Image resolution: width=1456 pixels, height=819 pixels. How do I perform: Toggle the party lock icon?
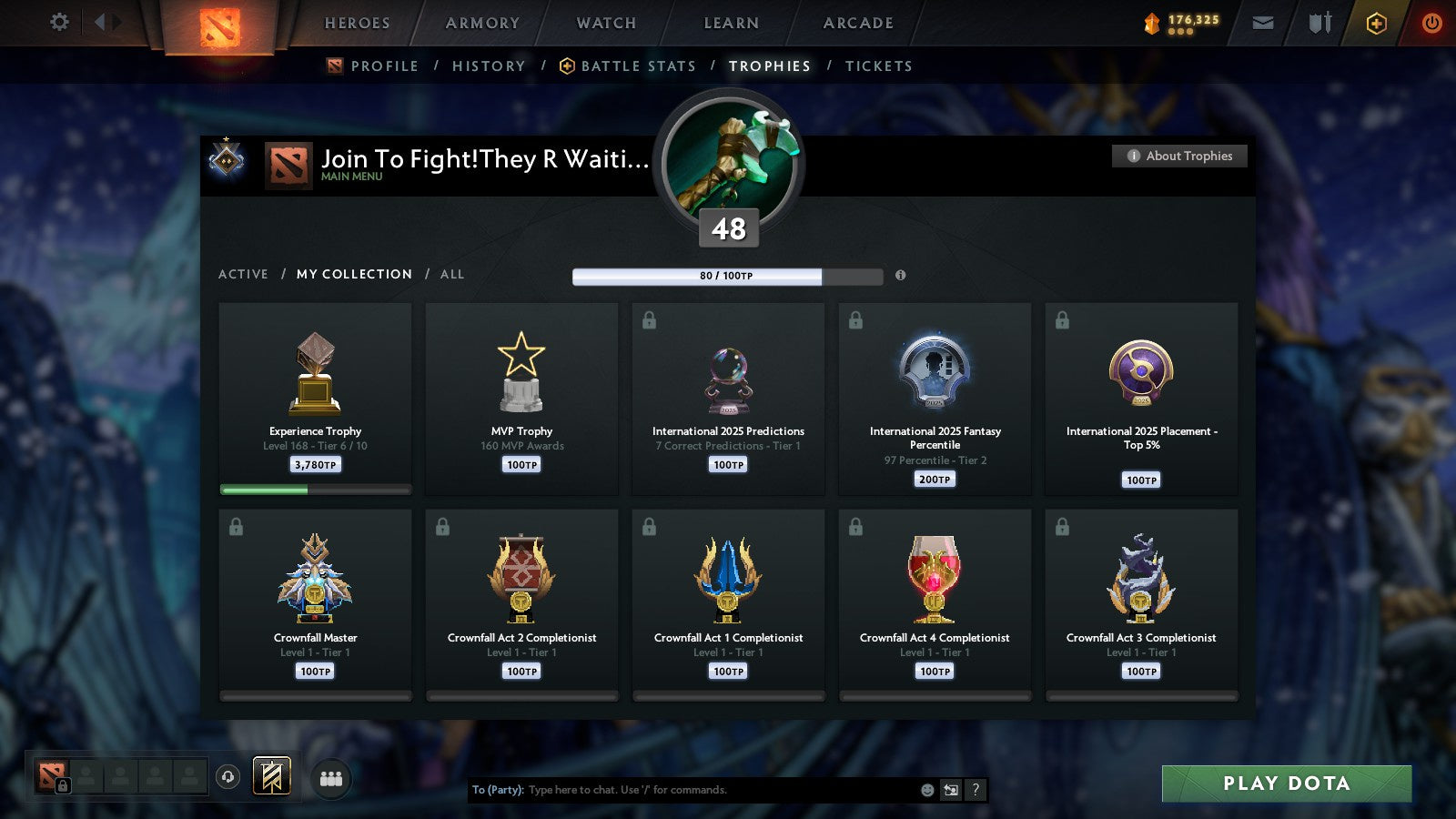(x=63, y=786)
